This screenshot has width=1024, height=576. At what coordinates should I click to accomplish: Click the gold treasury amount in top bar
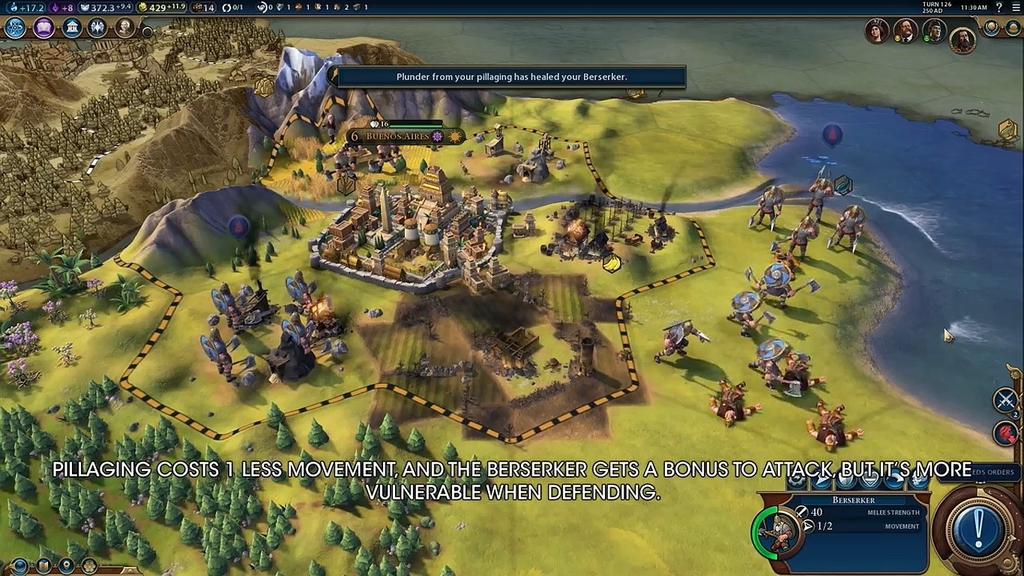158,7
